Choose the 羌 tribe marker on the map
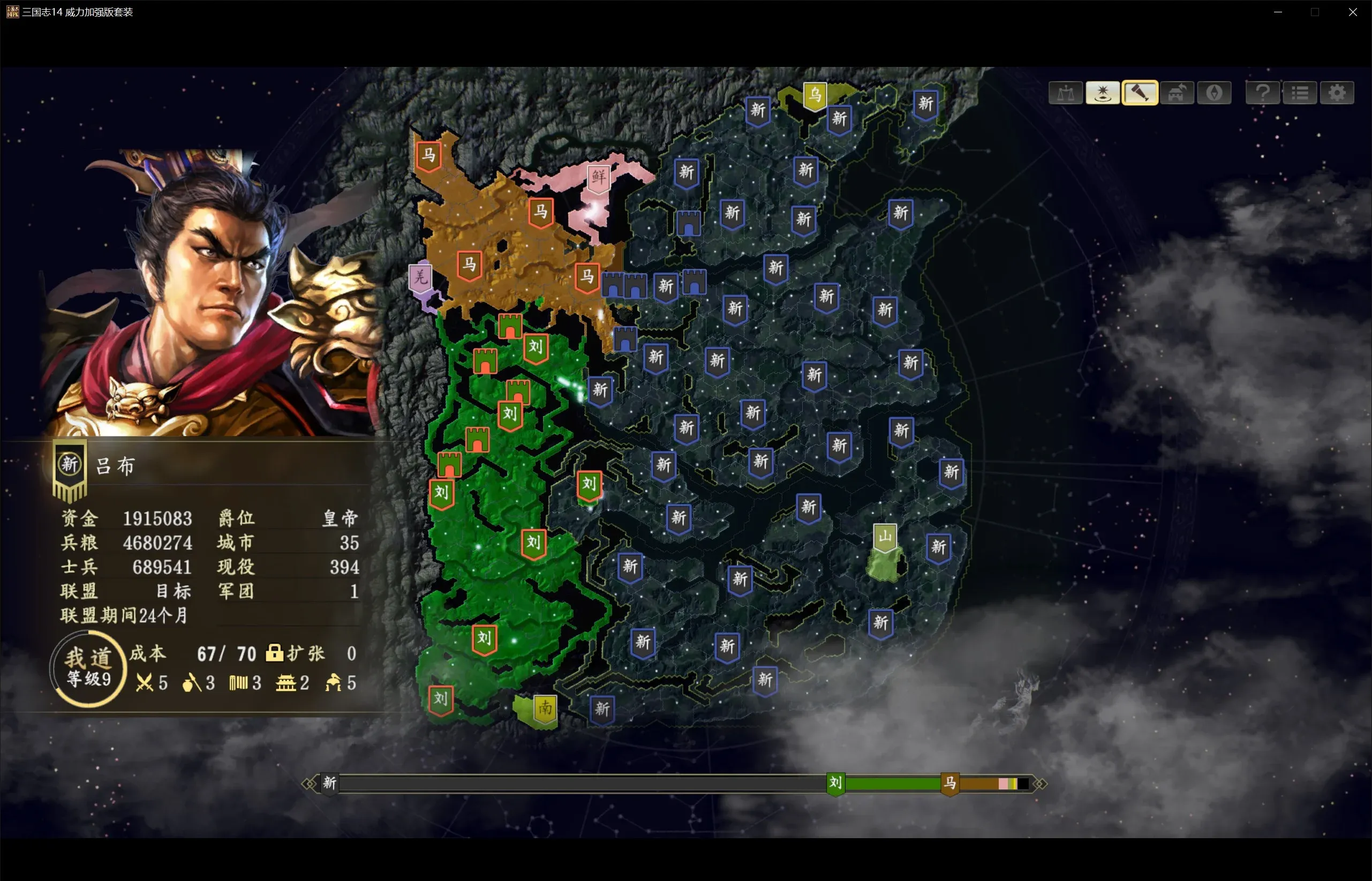1372x881 pixels. pos(421,278)
